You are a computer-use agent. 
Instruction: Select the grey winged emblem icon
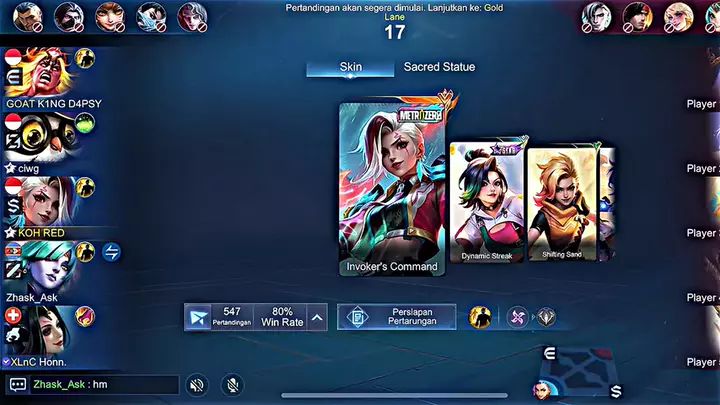[545, 317]
